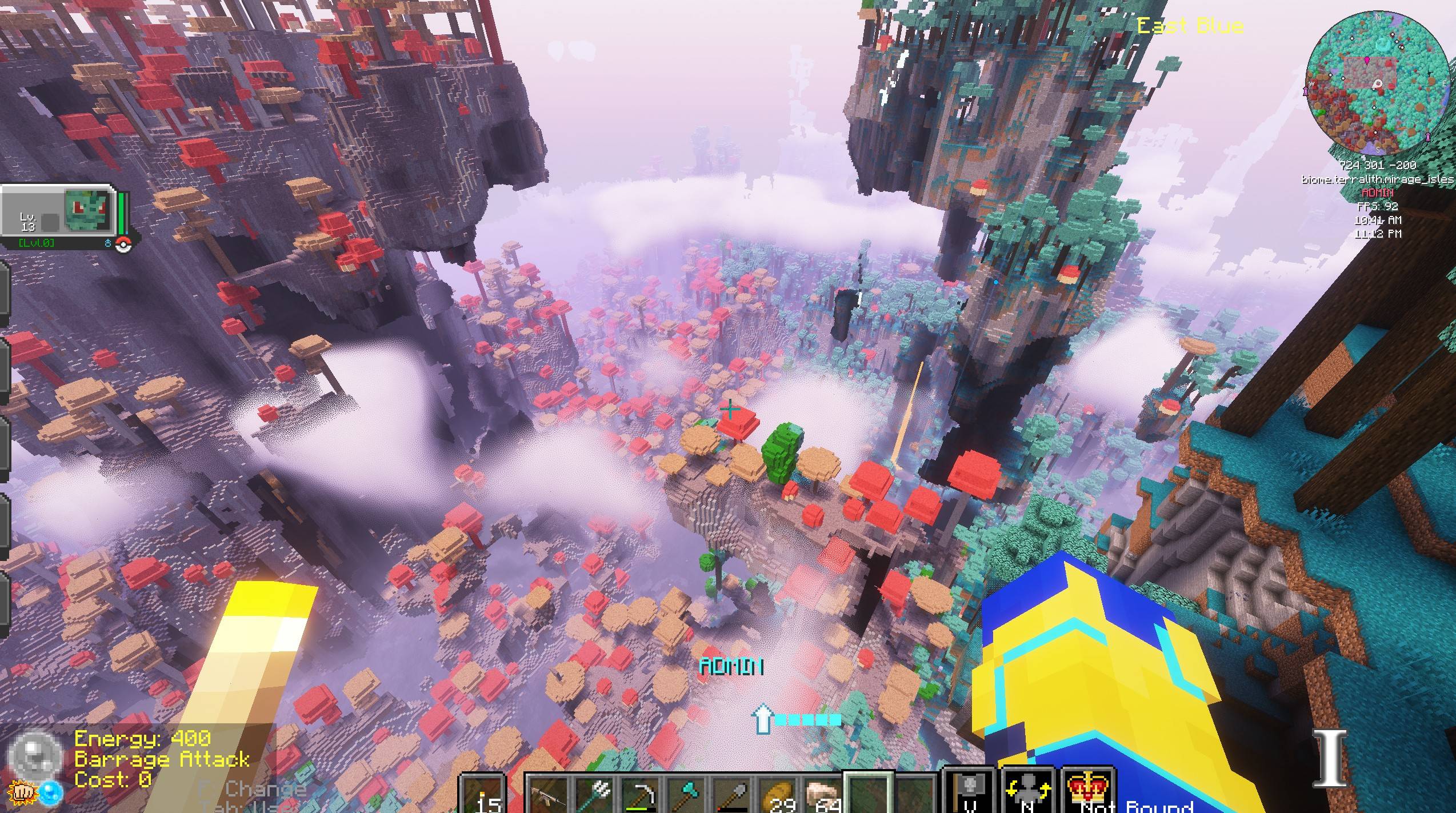Select Bulbasaur's portrait in the party HUD
1456x813 pixels.
coord(87,211)
